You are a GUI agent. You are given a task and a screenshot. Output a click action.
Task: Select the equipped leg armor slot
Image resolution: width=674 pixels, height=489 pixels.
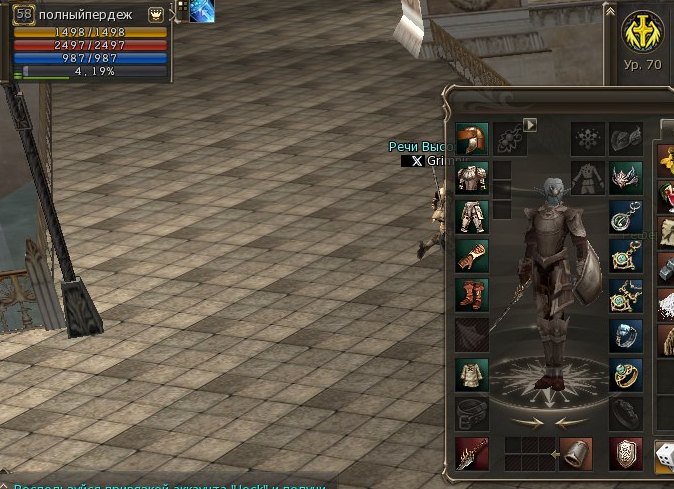coord(471,216)
